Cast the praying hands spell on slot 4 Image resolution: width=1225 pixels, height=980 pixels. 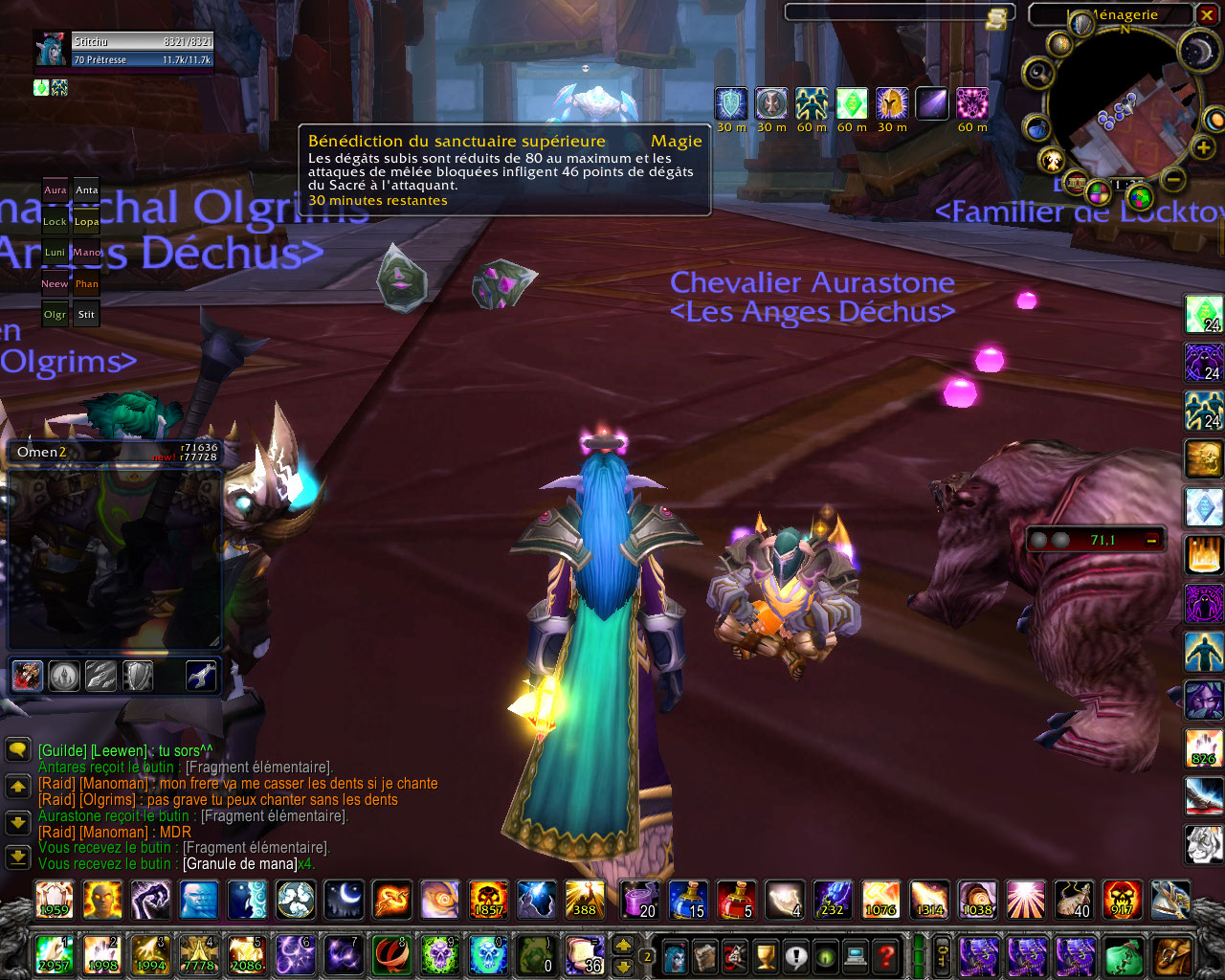(x=198, y=955)
